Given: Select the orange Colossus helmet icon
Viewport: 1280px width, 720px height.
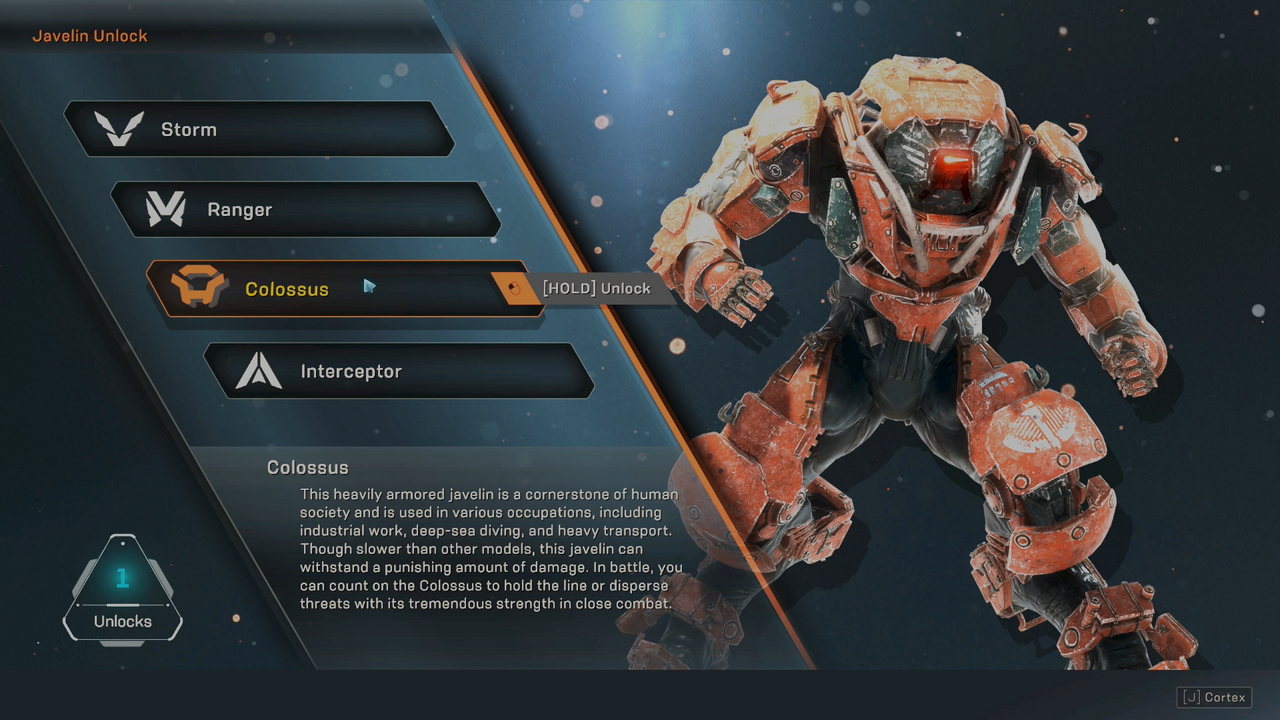Looking at the screenshot, I should 196,288.
